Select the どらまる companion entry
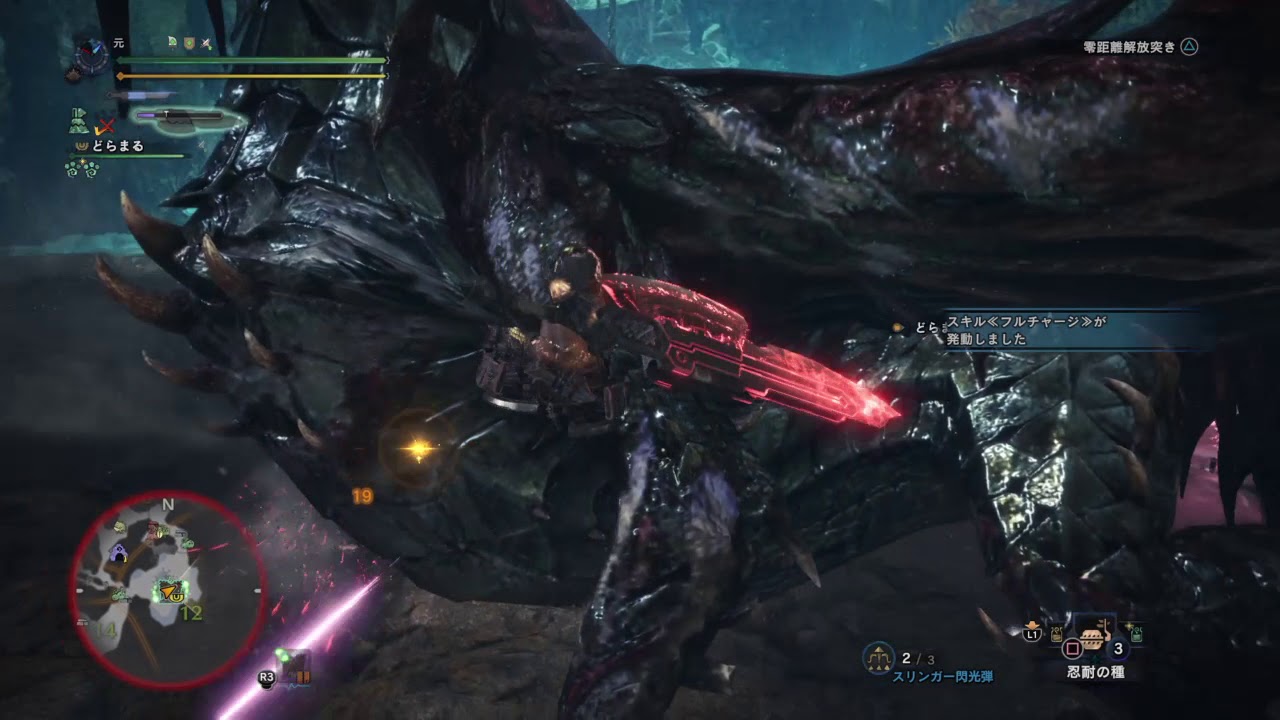 click(110, 146)
